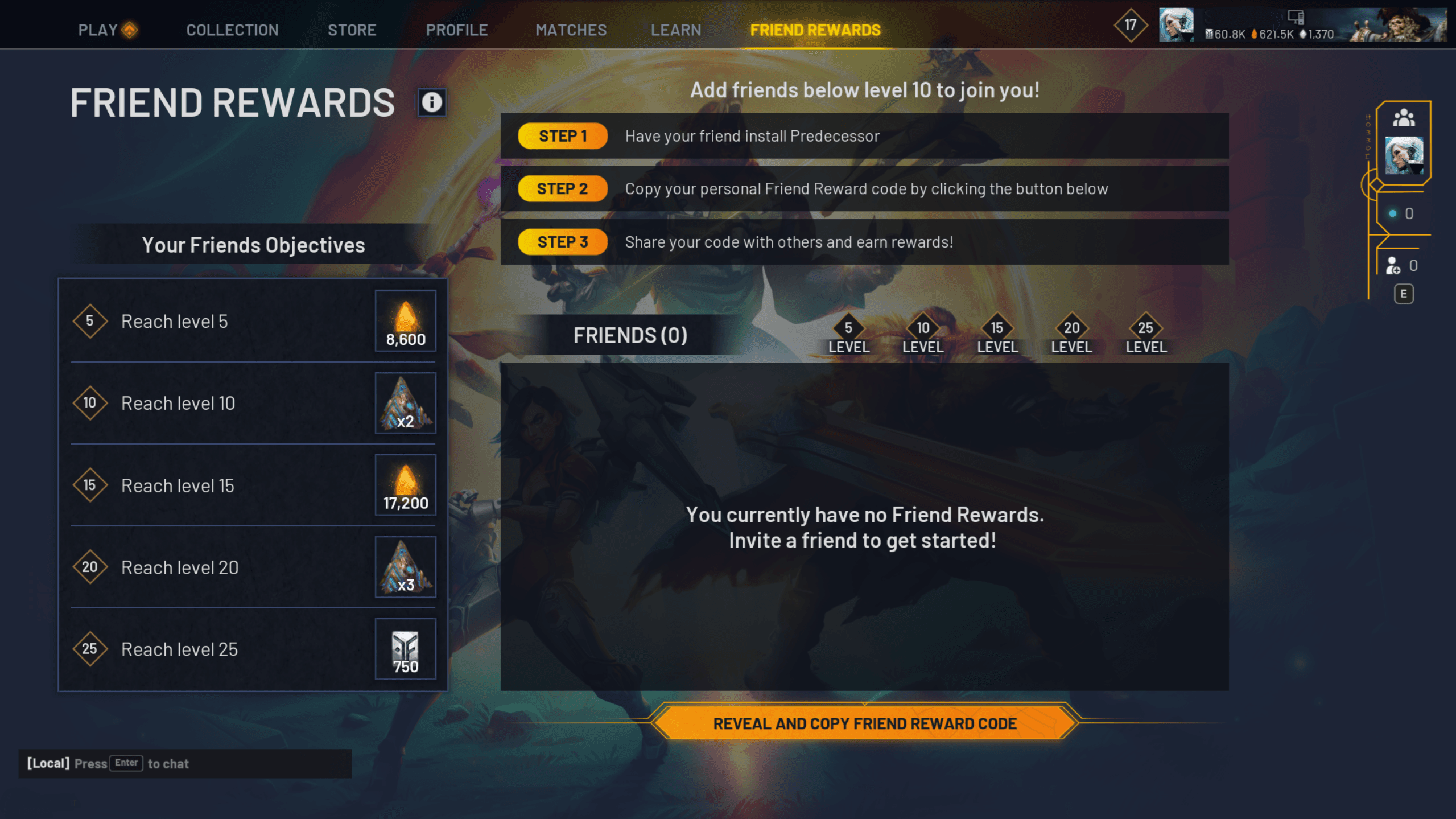Click the info icon beside Friend Rewards title
Image resolution: width=1456 pixels, height=819 pixels.
point(431,102)
